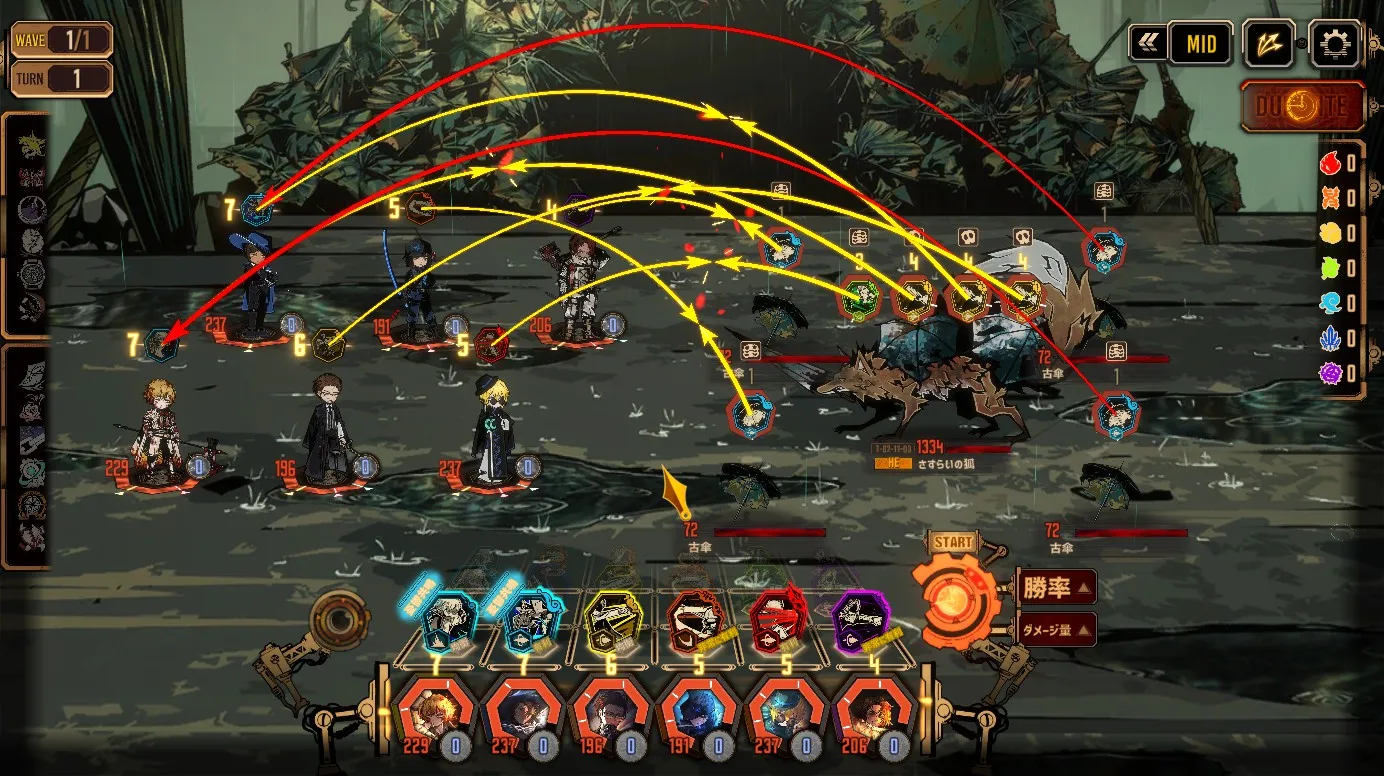Viewport: 1384px width, 776px height.
Task: Open the gear settings menu
Action: tap(1335, 44)
